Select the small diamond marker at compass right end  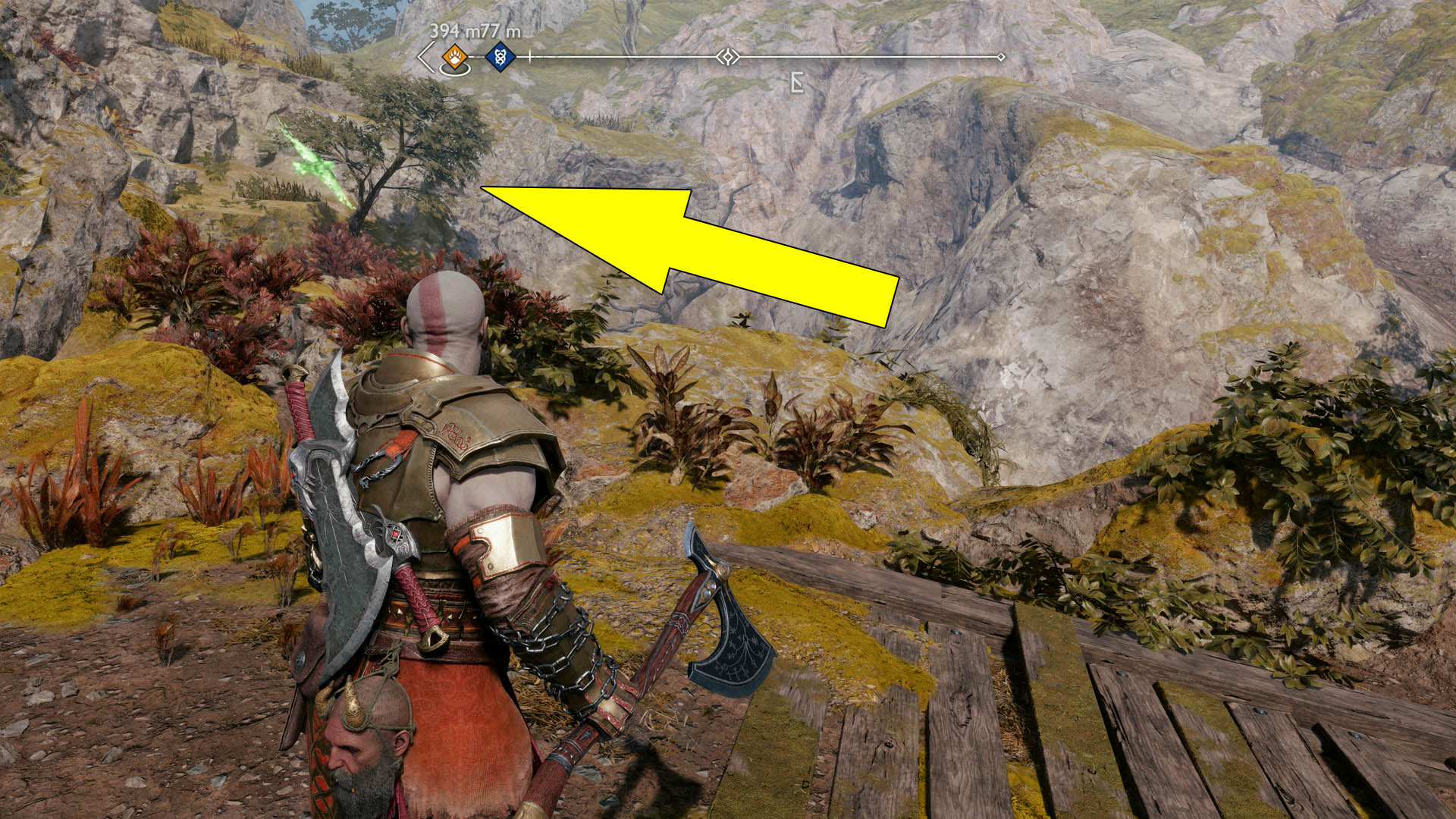1003,55
